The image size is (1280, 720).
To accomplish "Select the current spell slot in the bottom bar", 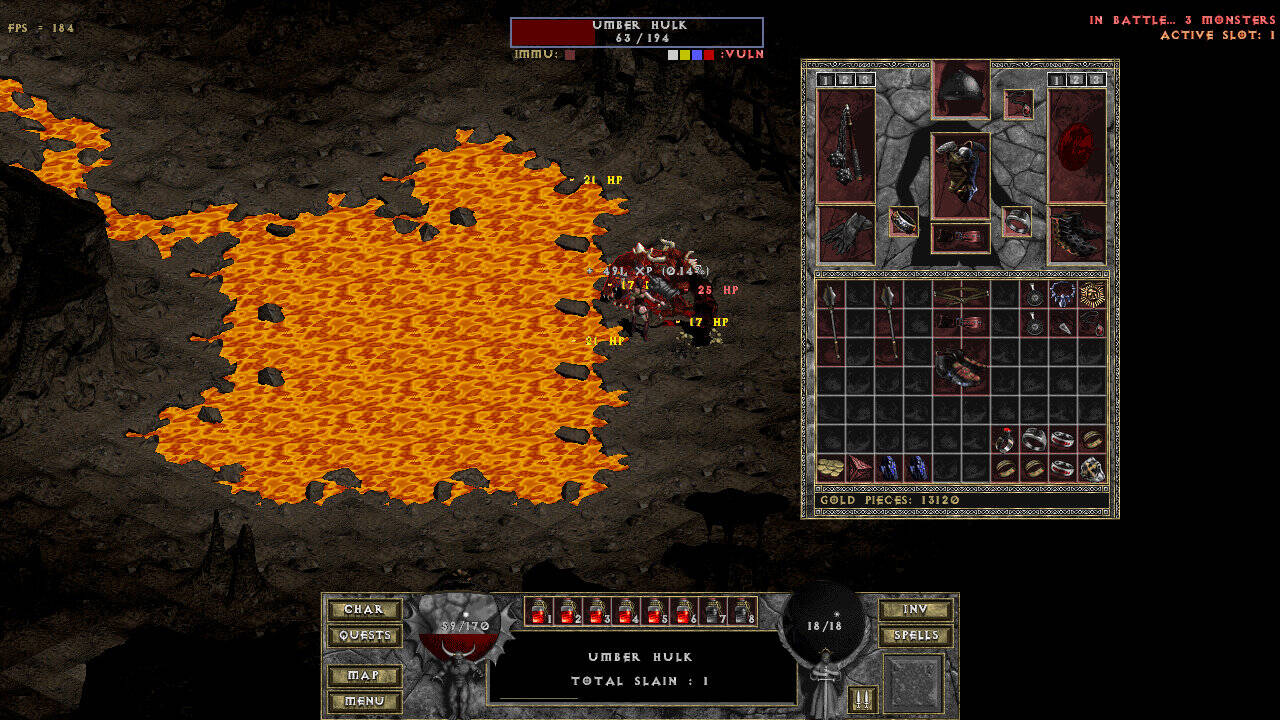I will (914, 685).
